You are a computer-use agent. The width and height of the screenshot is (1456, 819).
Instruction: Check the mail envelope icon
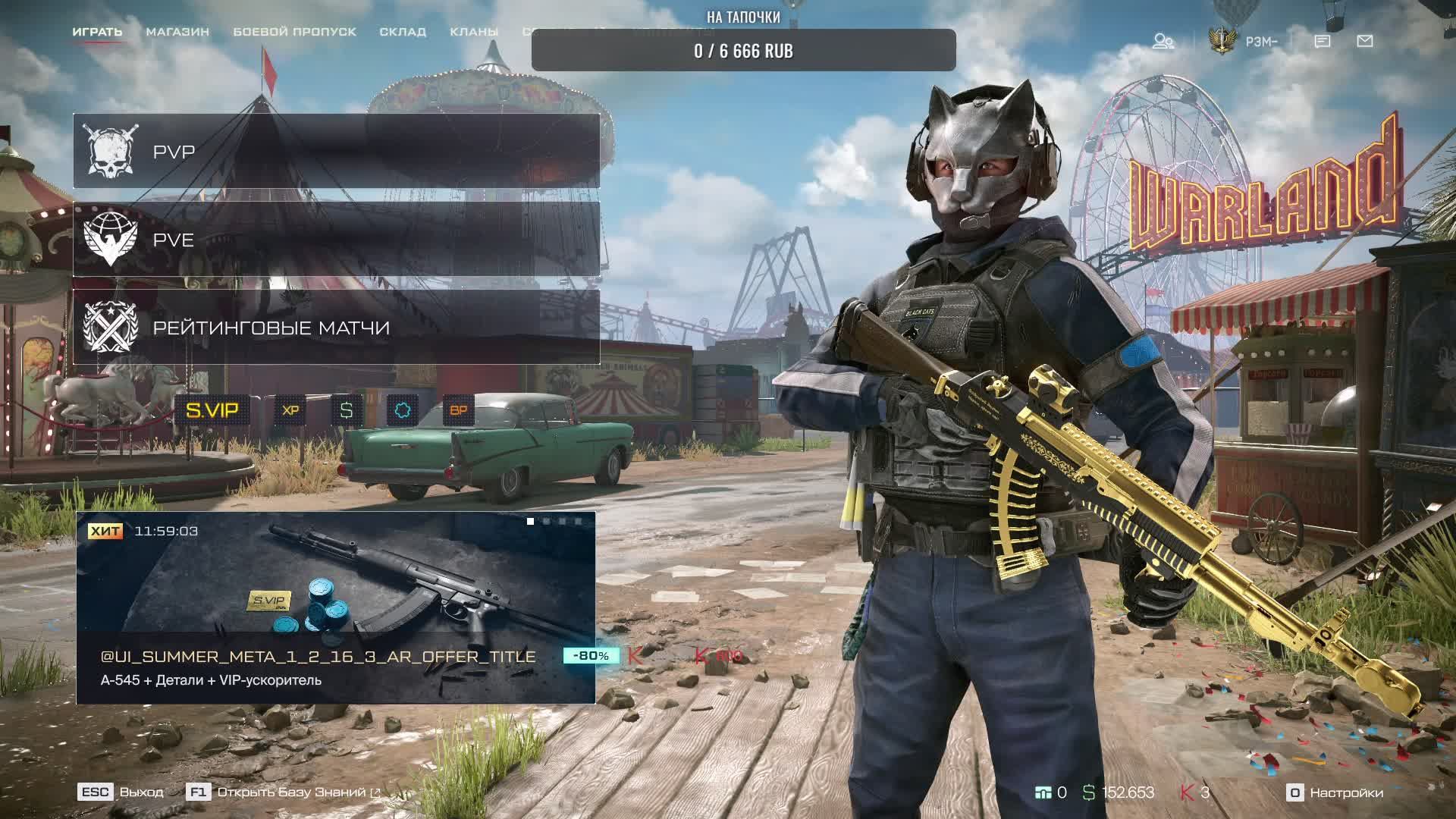[1365, 41]
